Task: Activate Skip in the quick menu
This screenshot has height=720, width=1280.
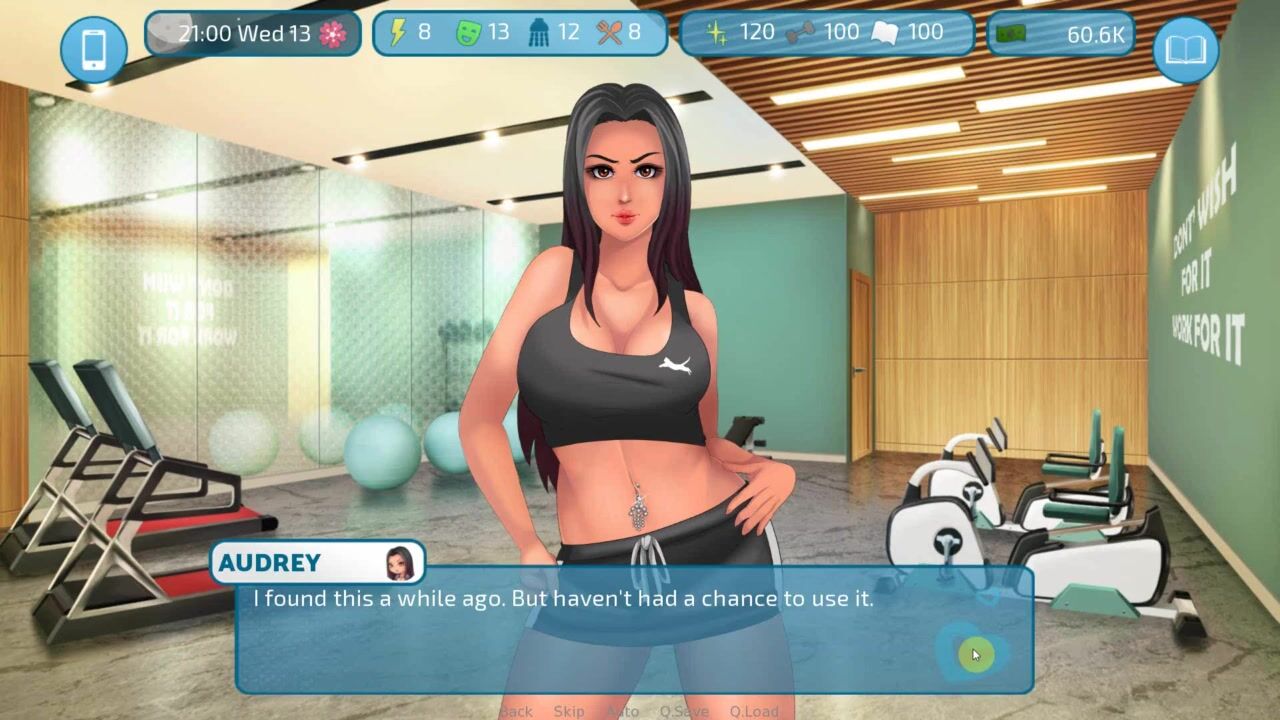Action: pos(569,711)
